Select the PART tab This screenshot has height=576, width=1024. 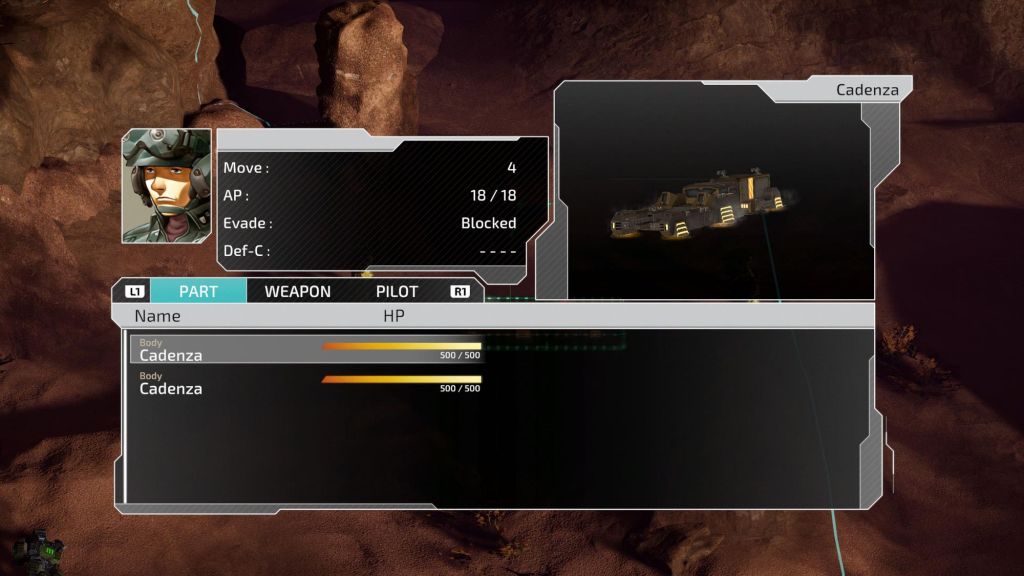[x=198, y=291]
